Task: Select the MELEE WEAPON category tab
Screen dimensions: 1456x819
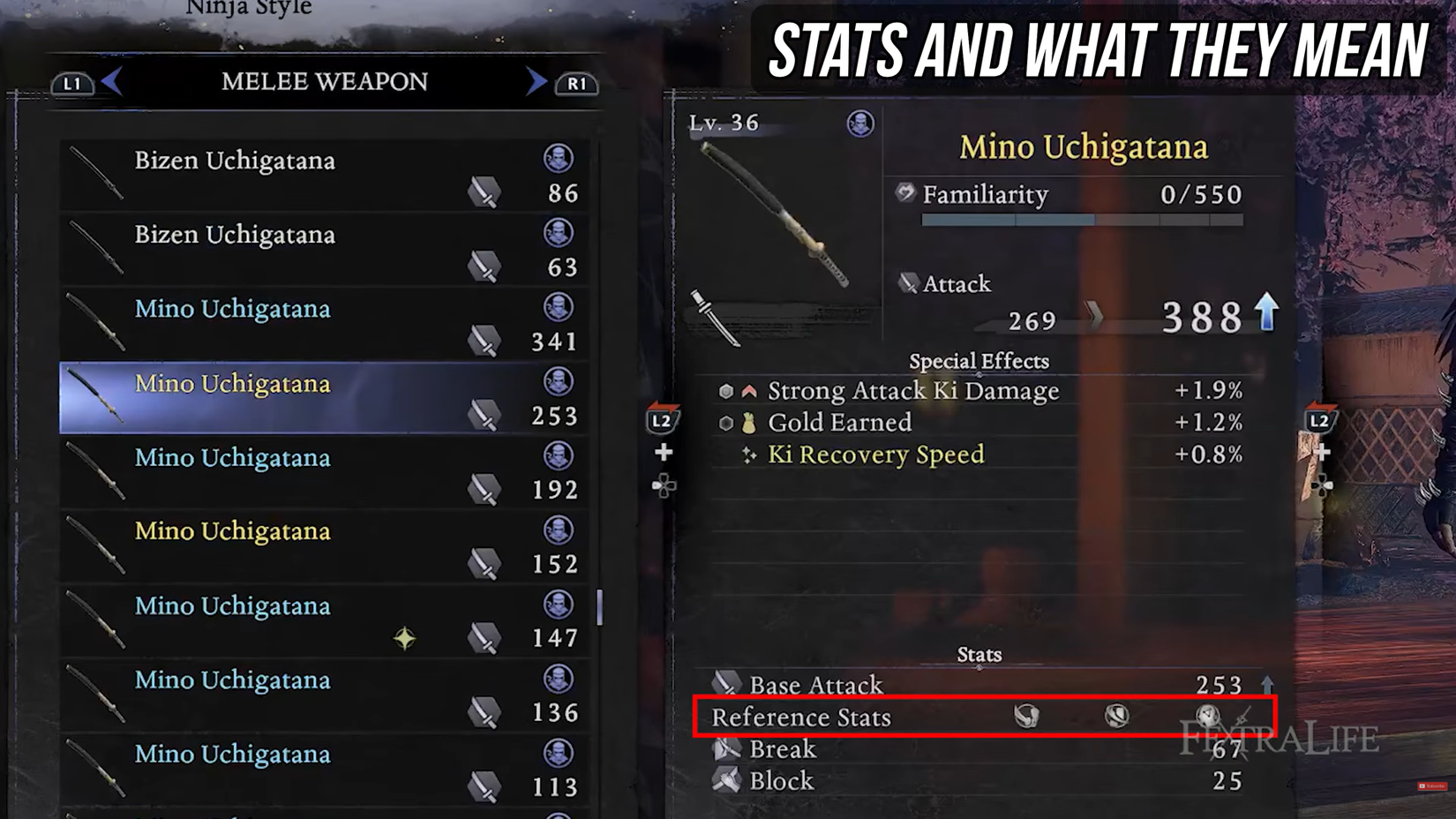Action: pos(324,81)
